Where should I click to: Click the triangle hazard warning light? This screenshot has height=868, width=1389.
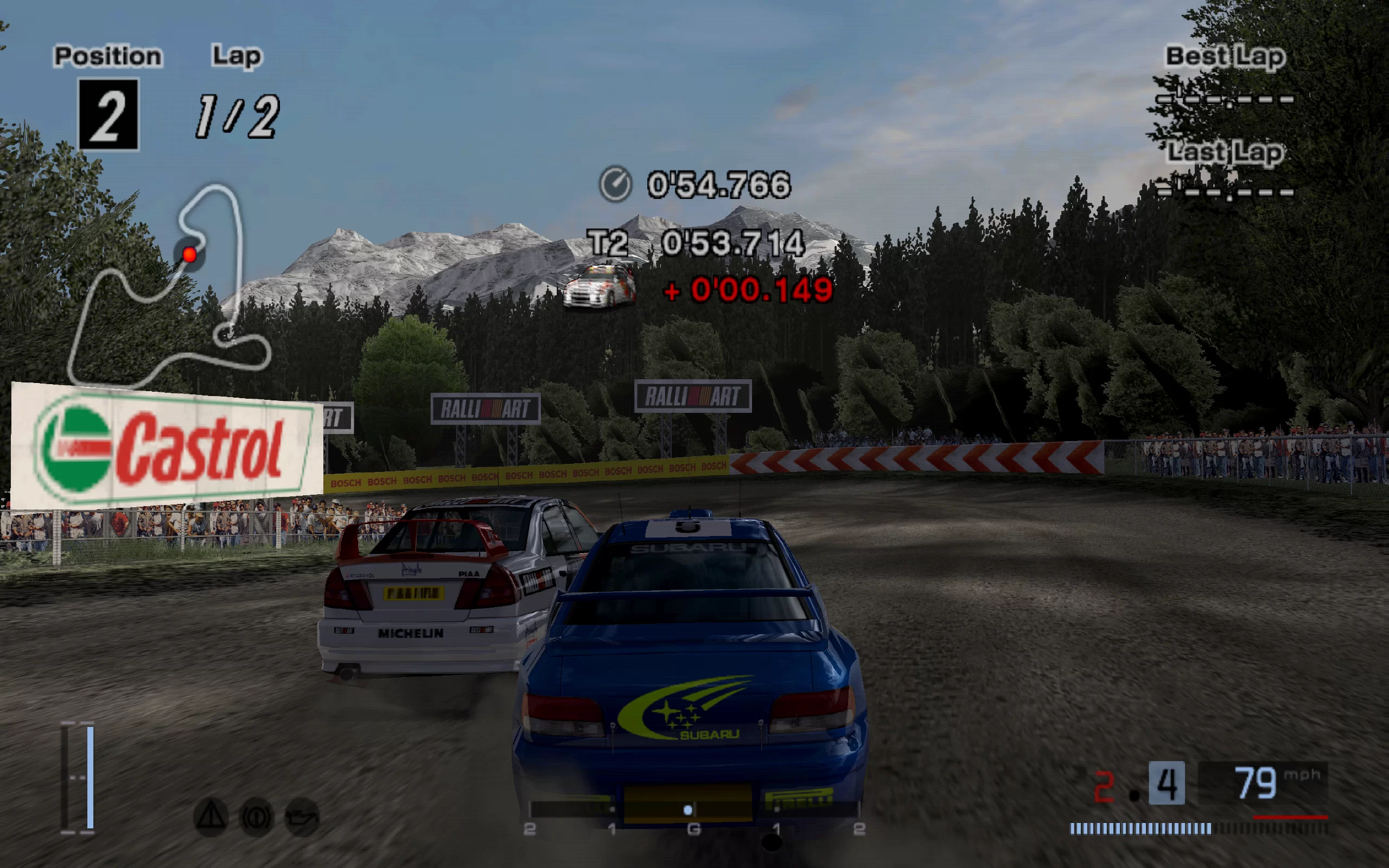[211, 816]
